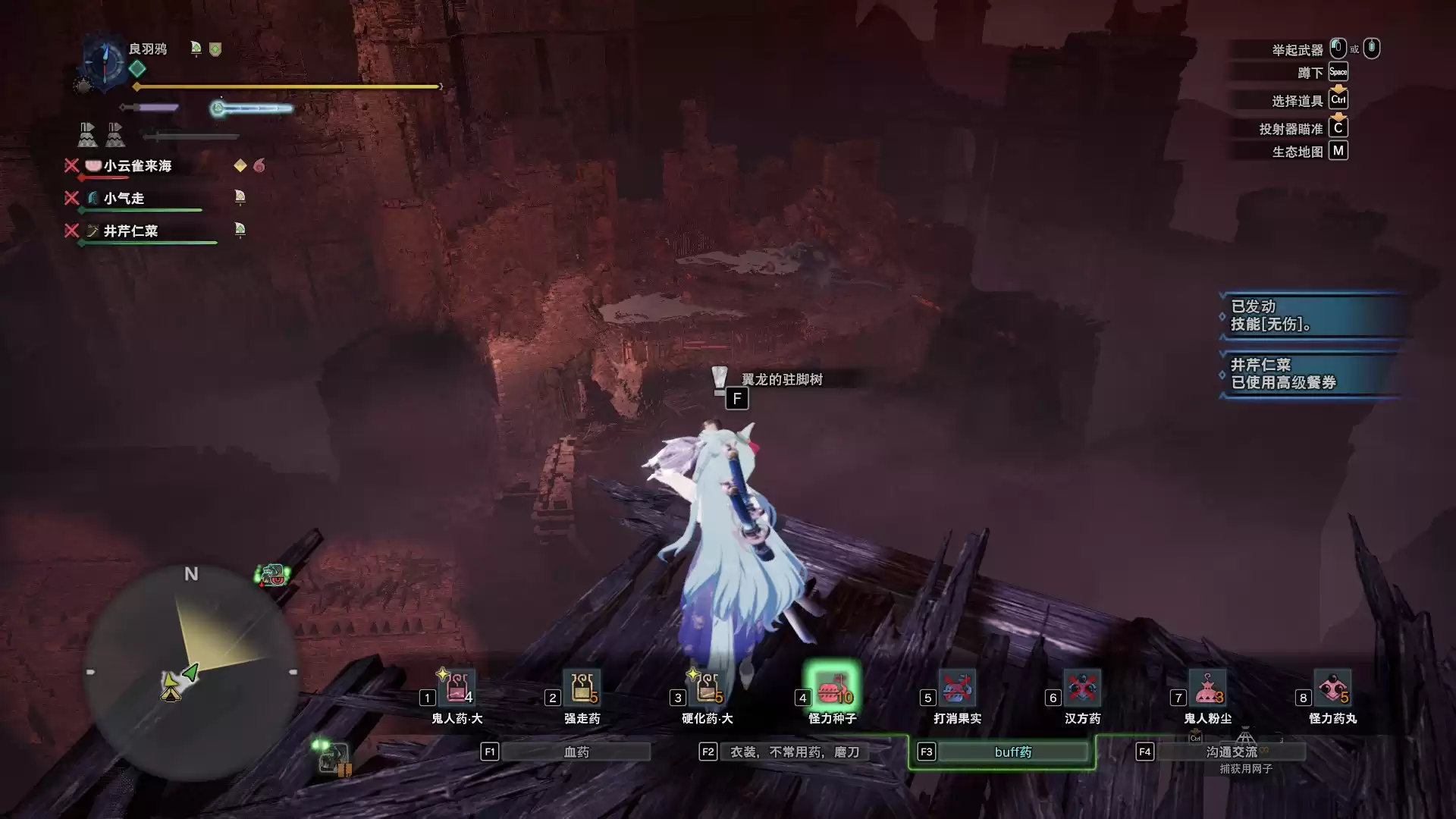This screenshot has height=819, width=1456.
Task: Click the monster icon above the minimap
Action: point(273,575)
